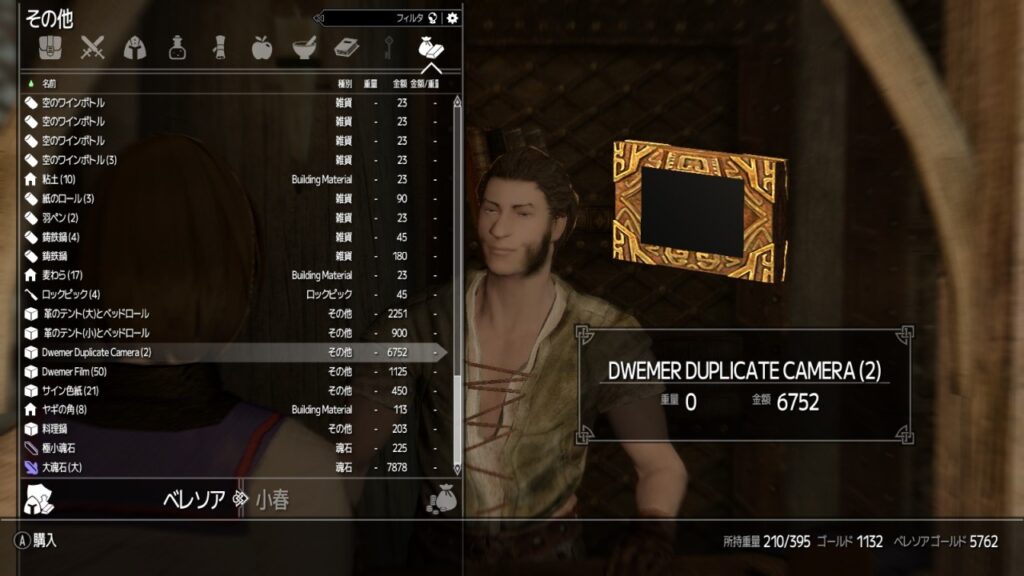Open the scroll category tab
1024x576 pixels.
[x=219, y=47]
